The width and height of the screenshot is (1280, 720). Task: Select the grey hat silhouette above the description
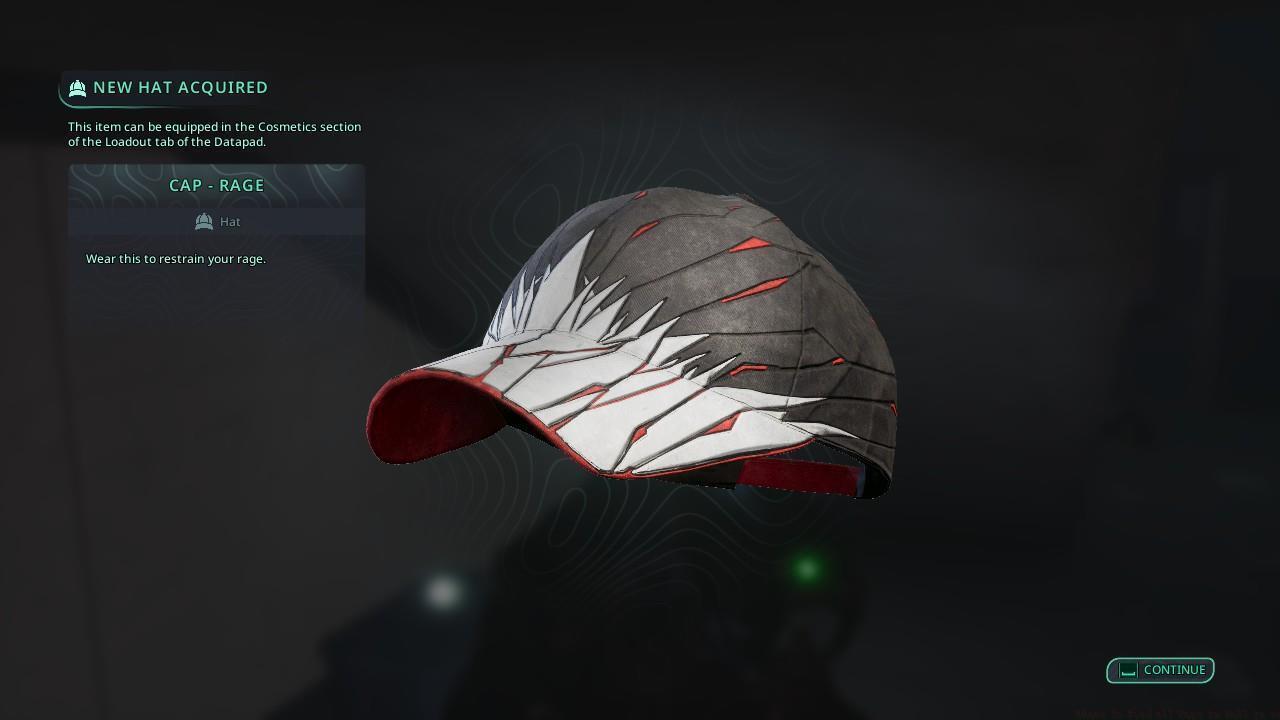click(204, 221)
